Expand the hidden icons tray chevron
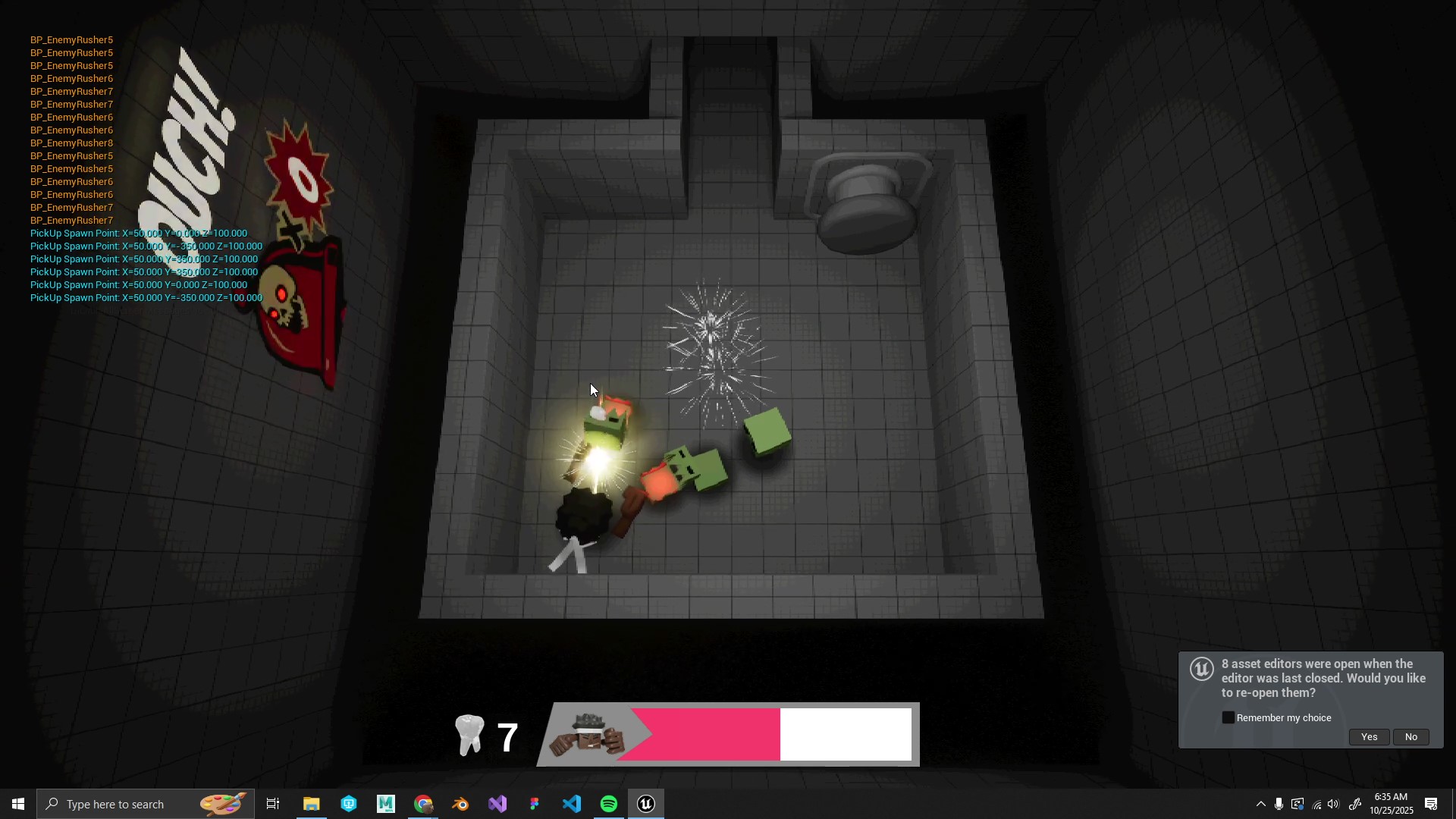The image size is (1456, 819). point(1260,805)
